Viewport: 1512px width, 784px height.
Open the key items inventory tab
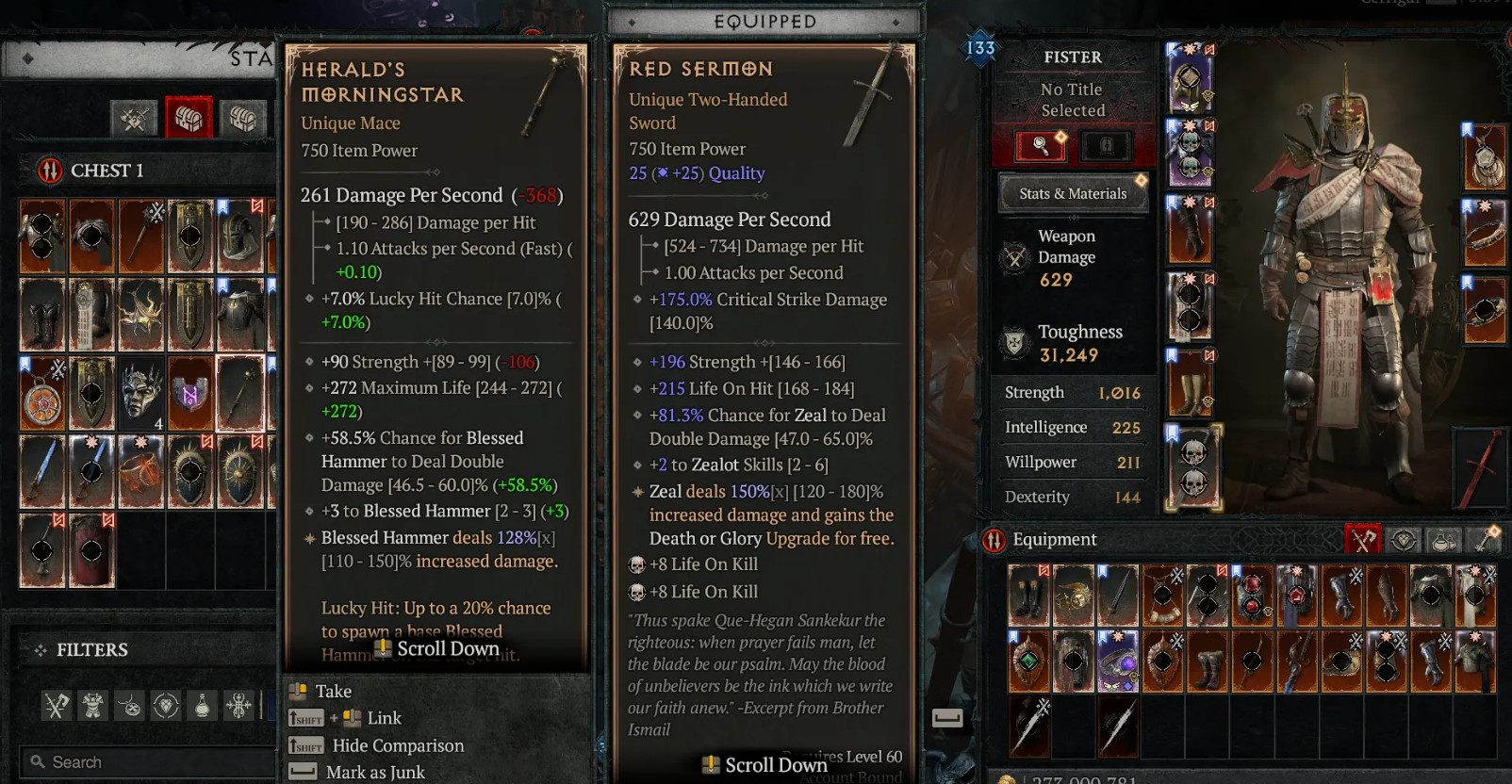click(x=1486, y=540)
